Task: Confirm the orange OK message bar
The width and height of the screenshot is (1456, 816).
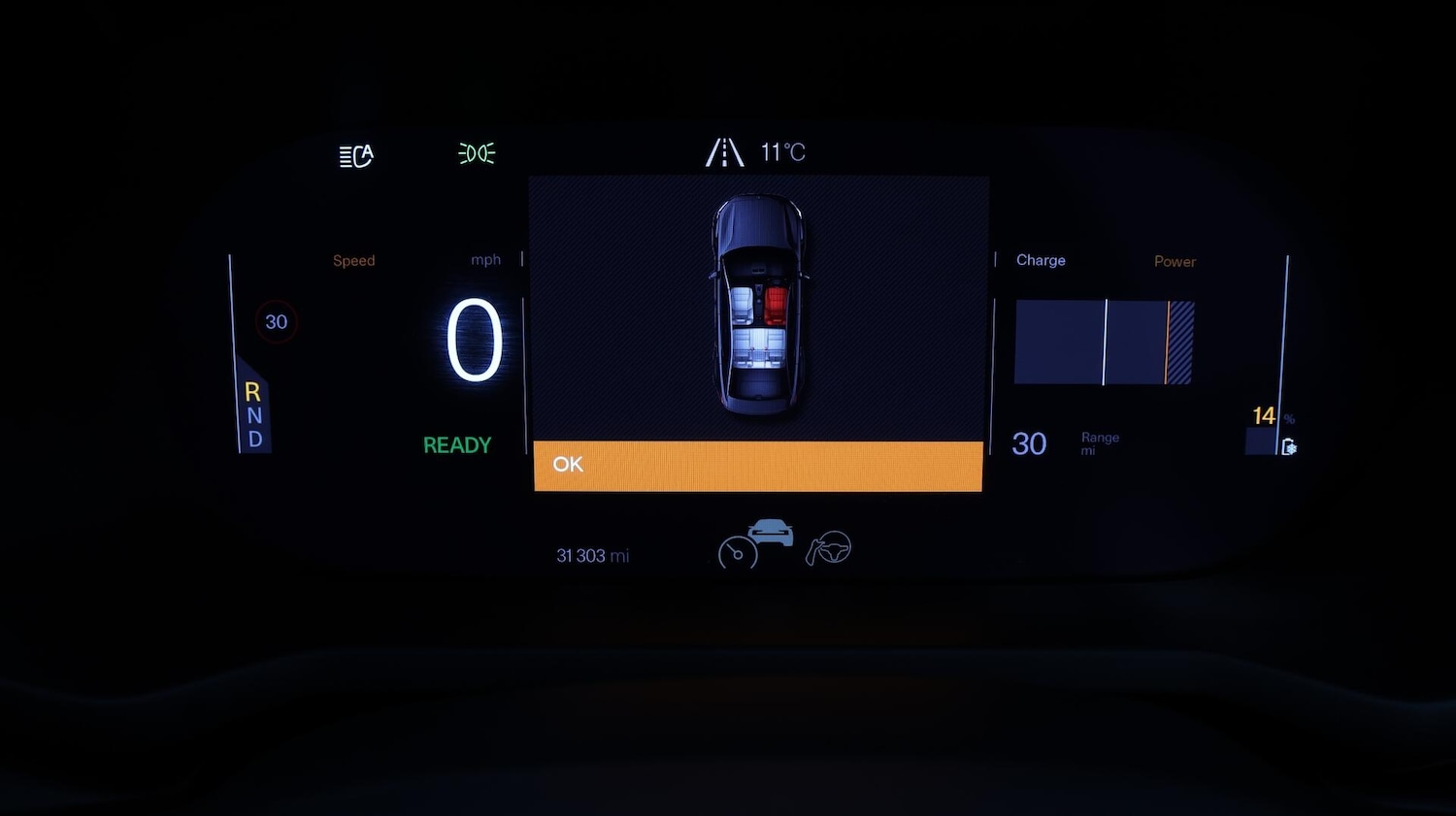Action: (x=758, y=466)
